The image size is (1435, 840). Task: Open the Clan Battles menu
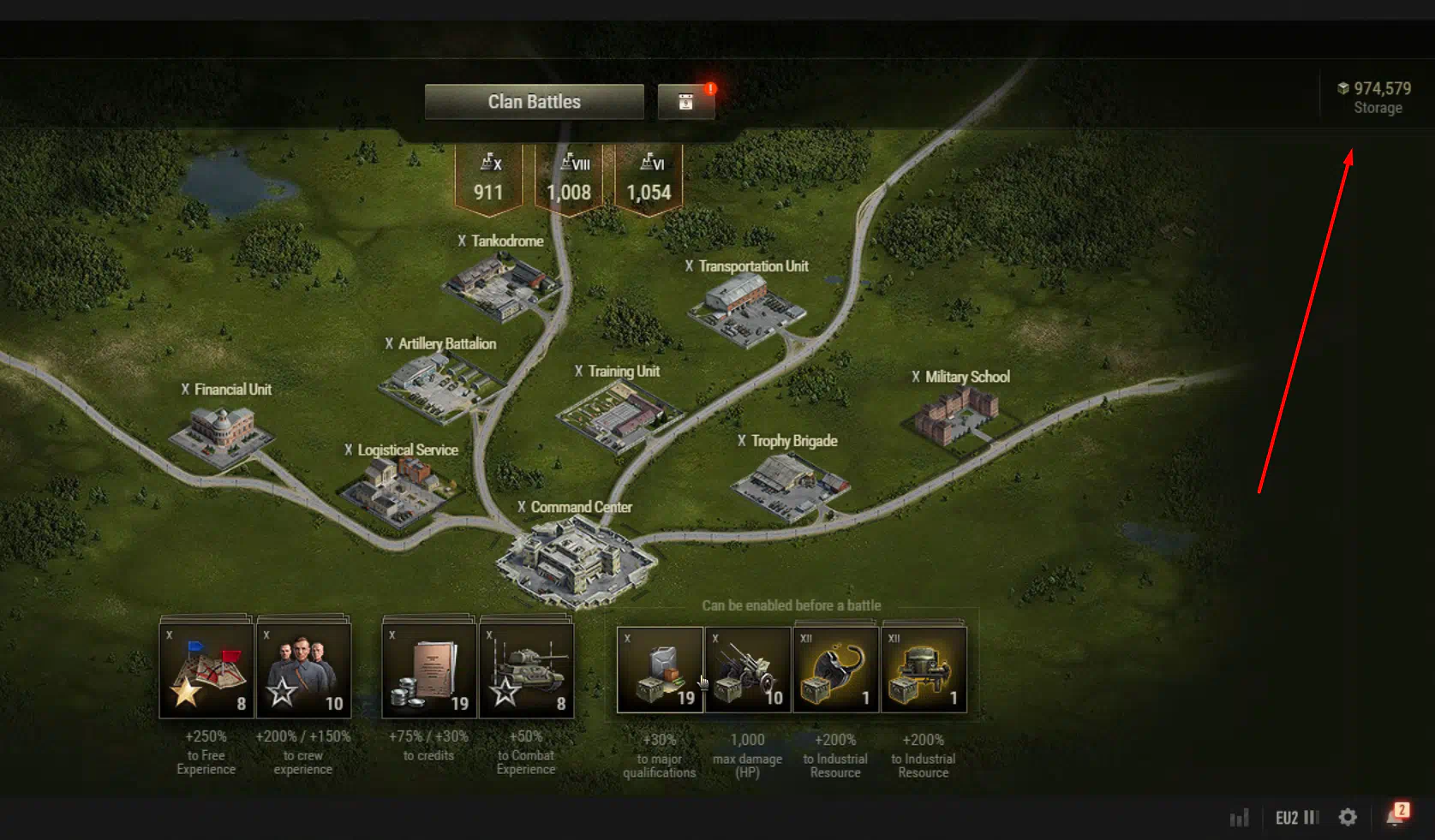[534, 102]
